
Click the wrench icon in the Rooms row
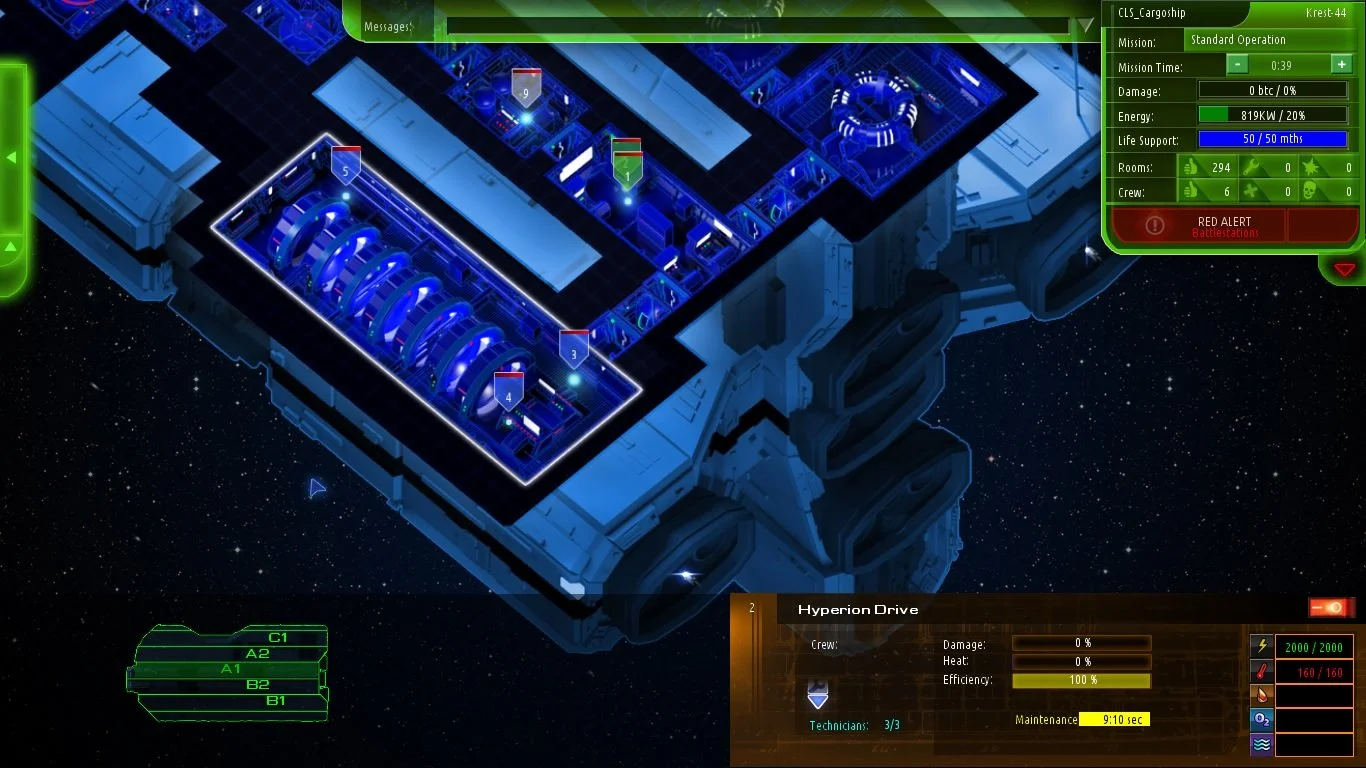click(1251, 168)
